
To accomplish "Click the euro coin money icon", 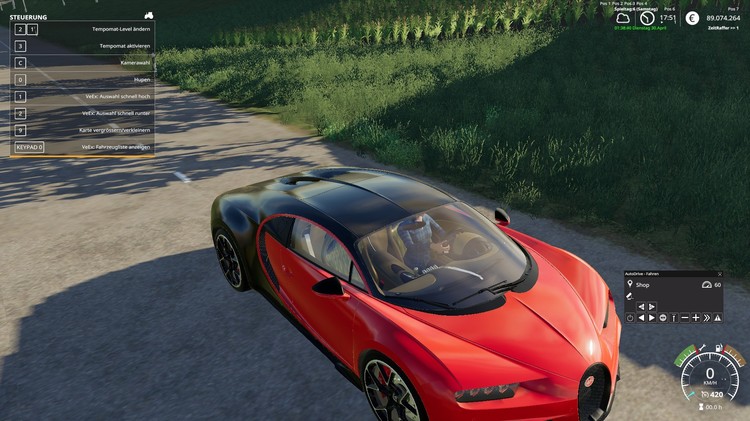I will click(692, 18).
